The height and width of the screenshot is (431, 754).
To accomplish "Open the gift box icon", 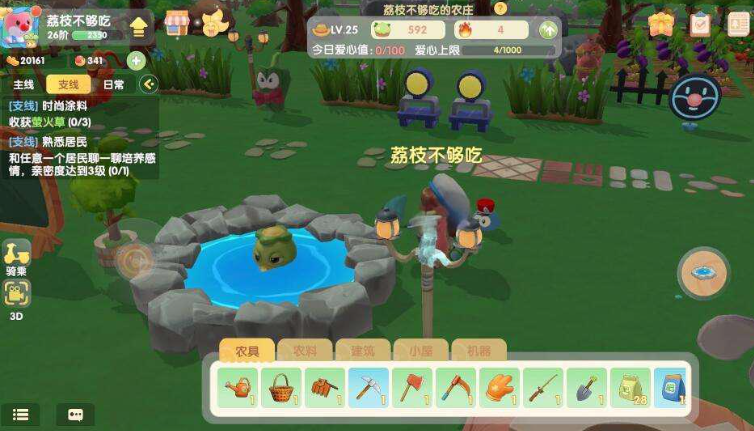I will [660, 24].
